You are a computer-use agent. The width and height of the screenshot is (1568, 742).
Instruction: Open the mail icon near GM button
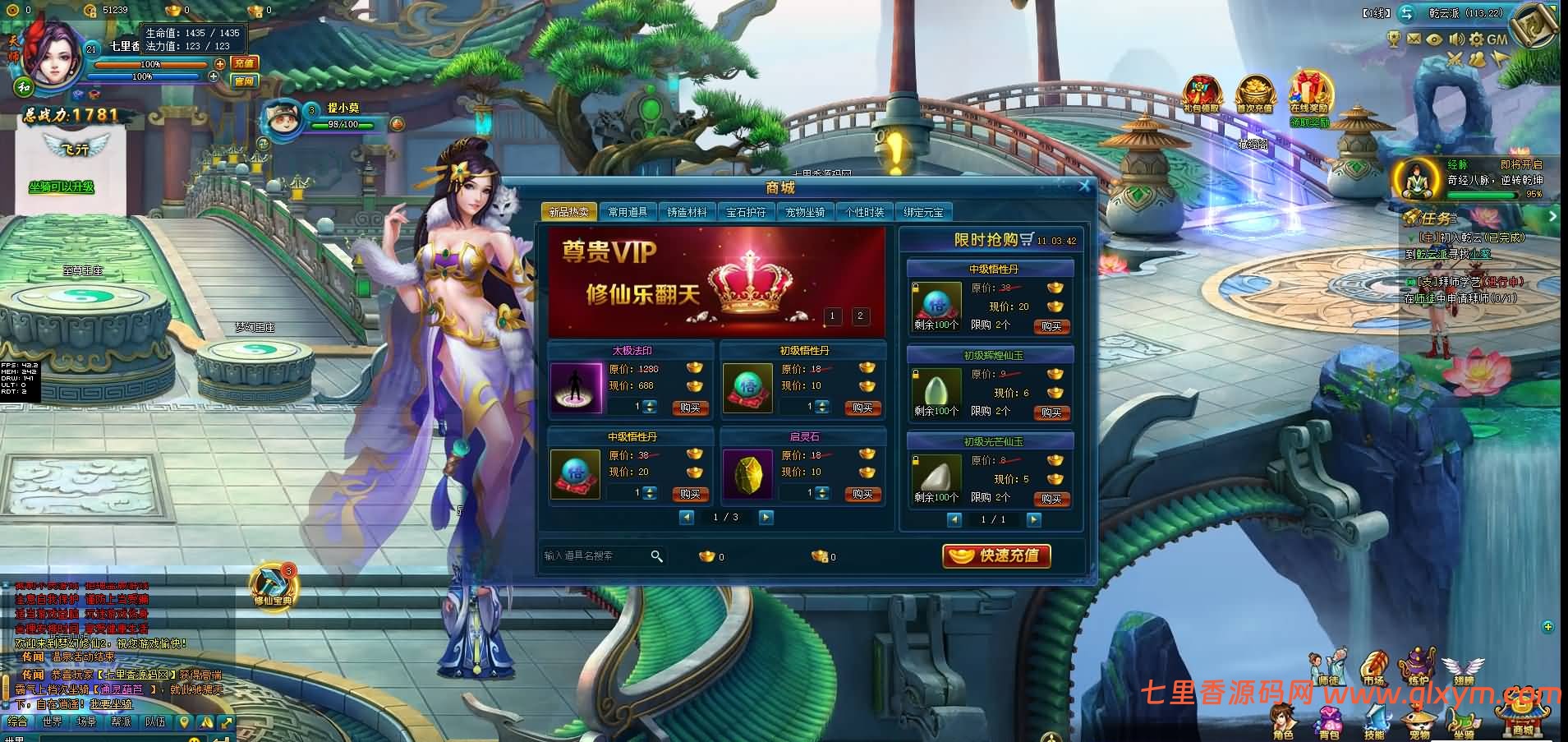point(1413,39)
